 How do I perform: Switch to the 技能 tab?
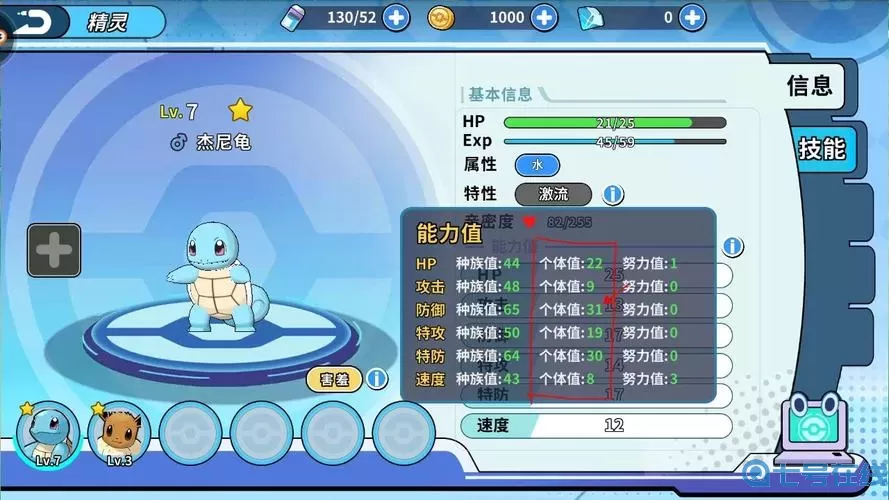[x=821, y=149]
